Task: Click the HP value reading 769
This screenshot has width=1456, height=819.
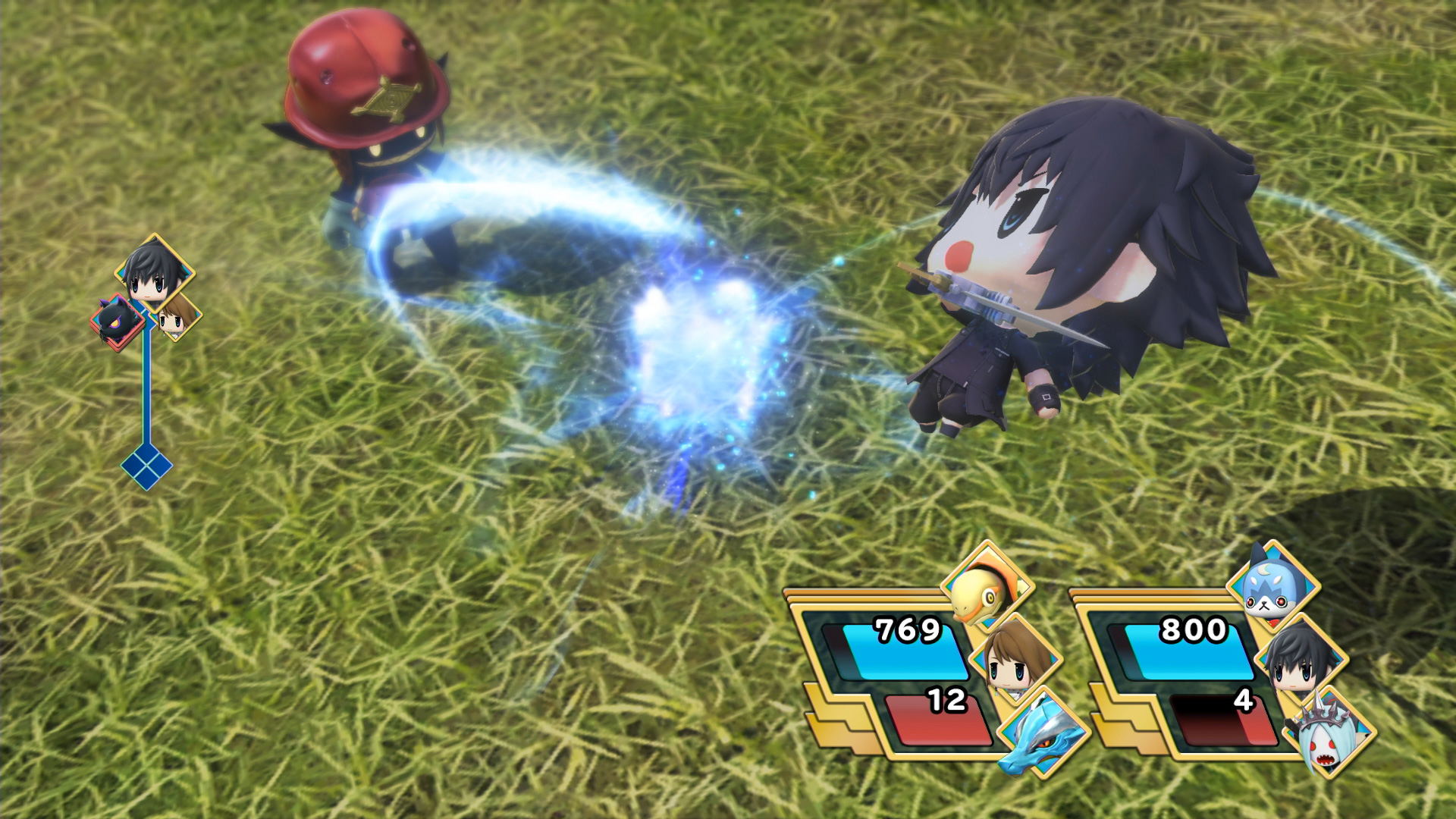Action: (x=908, y=629)
